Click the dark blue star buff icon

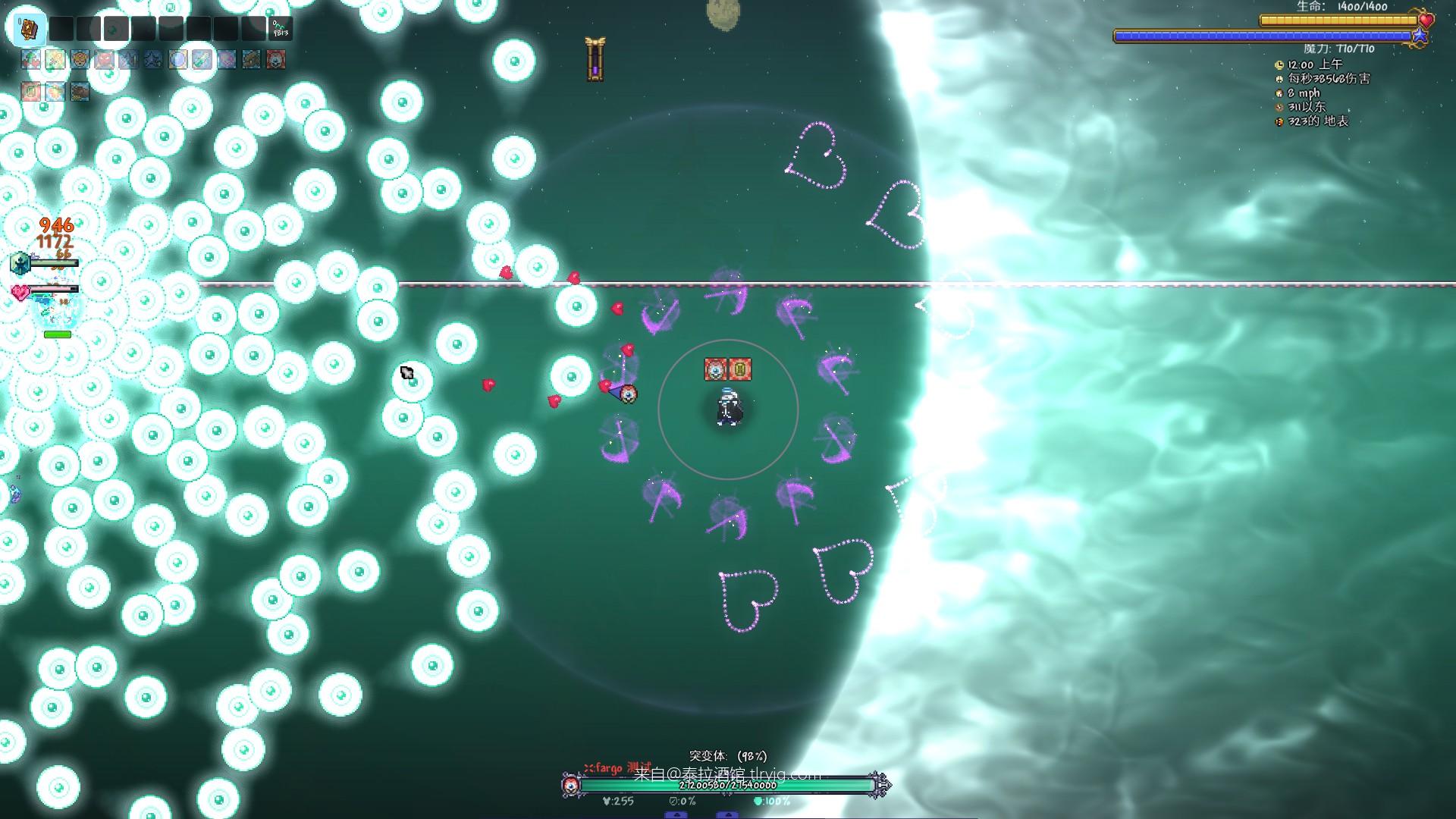pos(153,59)
